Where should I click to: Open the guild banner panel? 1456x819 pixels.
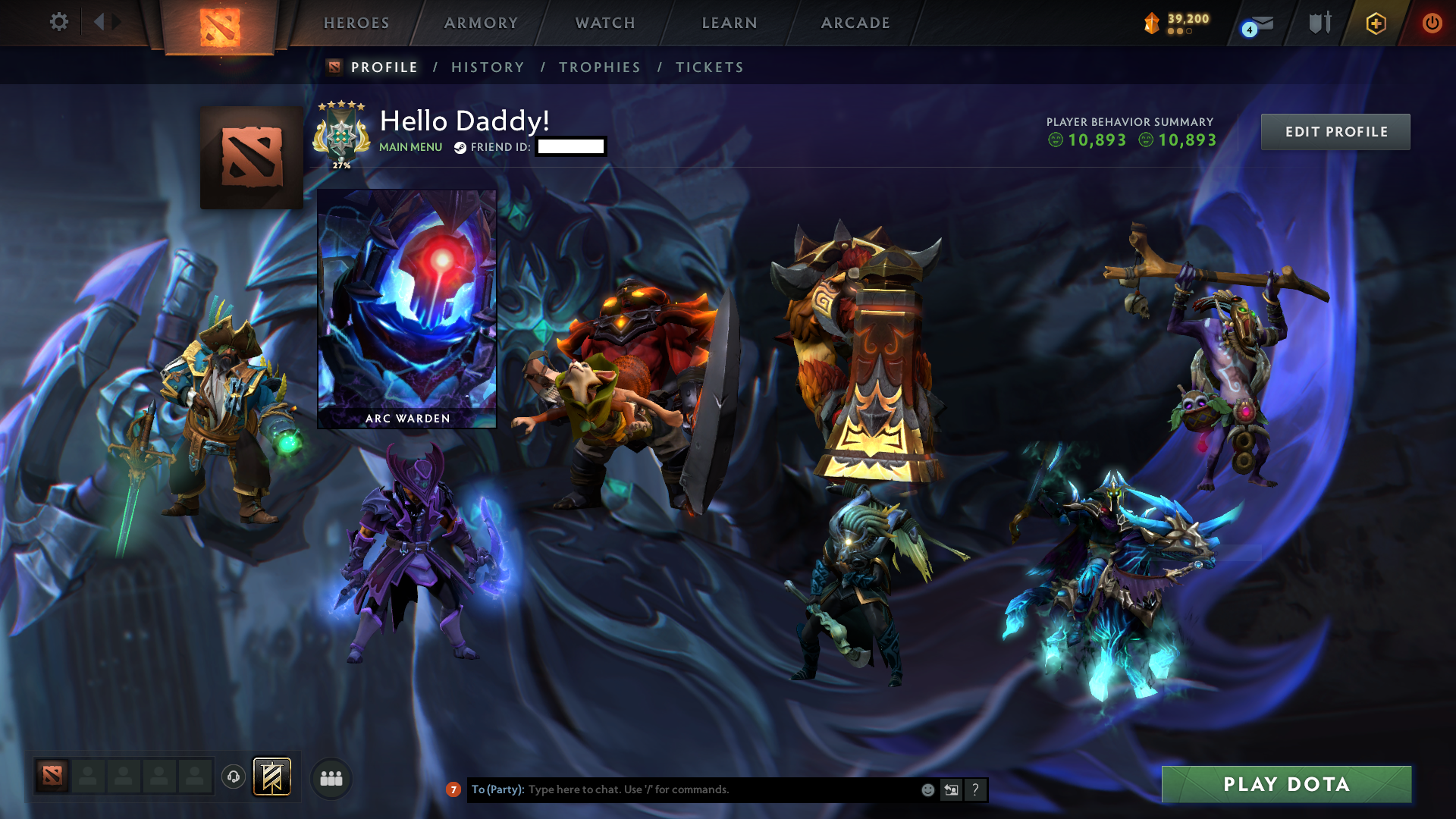click(273, 777)
